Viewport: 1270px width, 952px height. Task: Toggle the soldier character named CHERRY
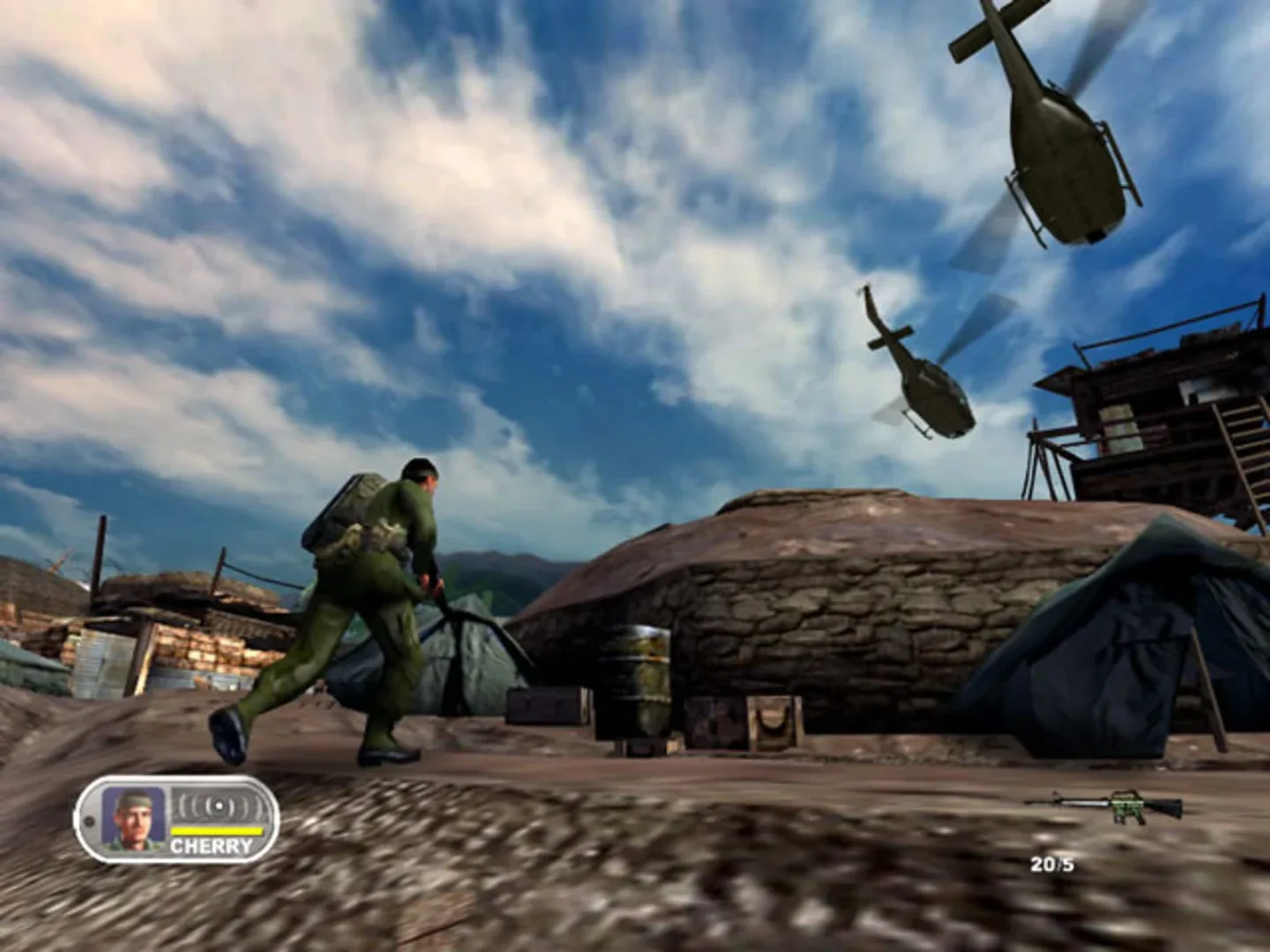[370, 599]
